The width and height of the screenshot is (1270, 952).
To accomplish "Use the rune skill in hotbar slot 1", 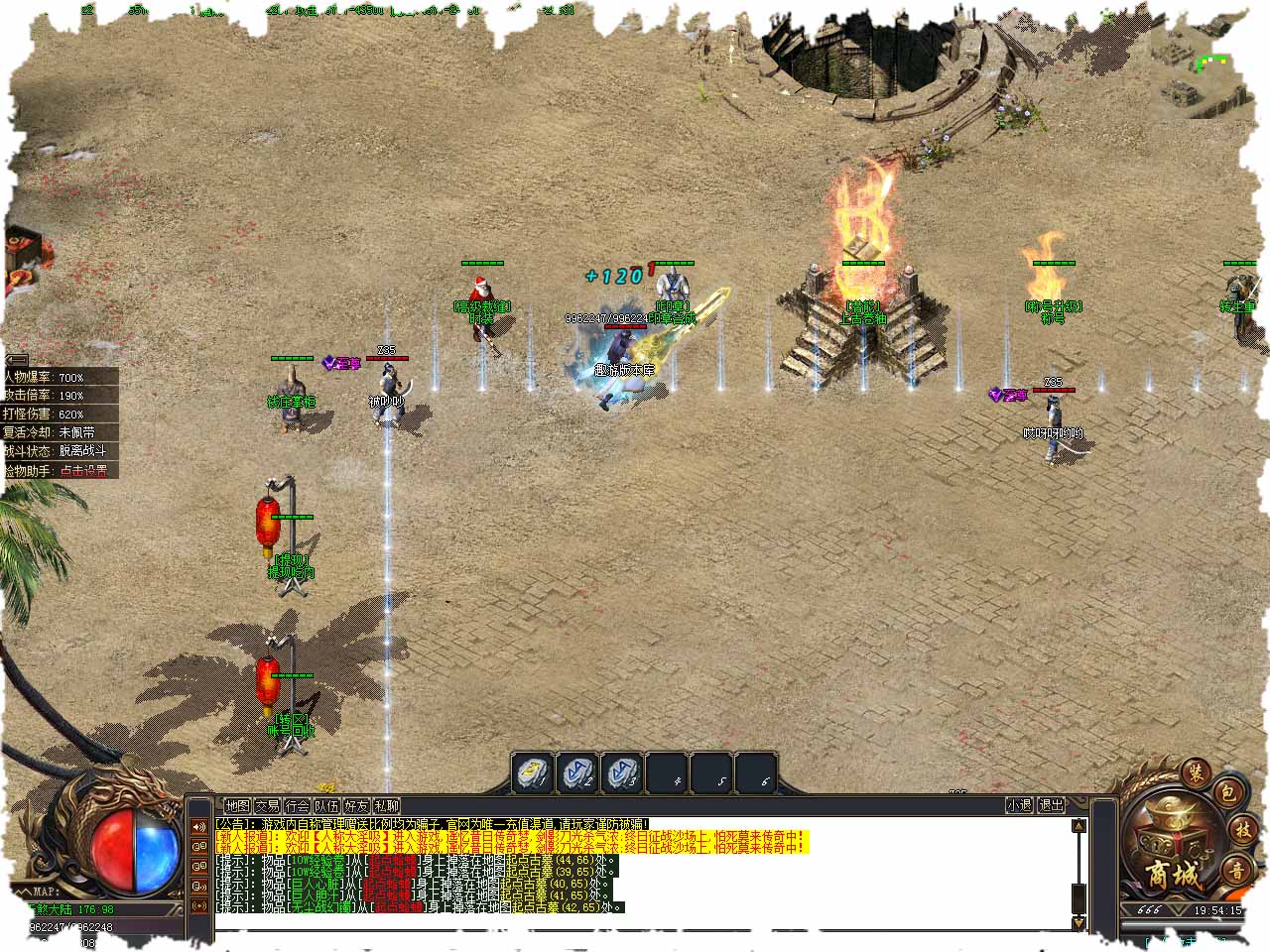I will (532, 773).
